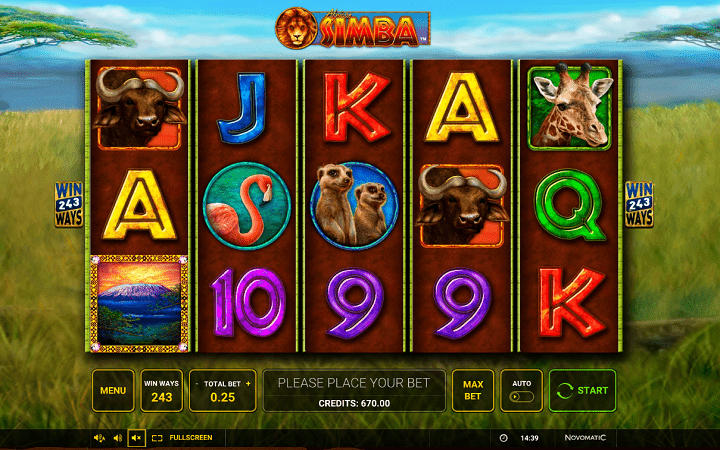Set sound to low volume icon
The width and height of the screenshot is (720, 450).
(117, 438)
